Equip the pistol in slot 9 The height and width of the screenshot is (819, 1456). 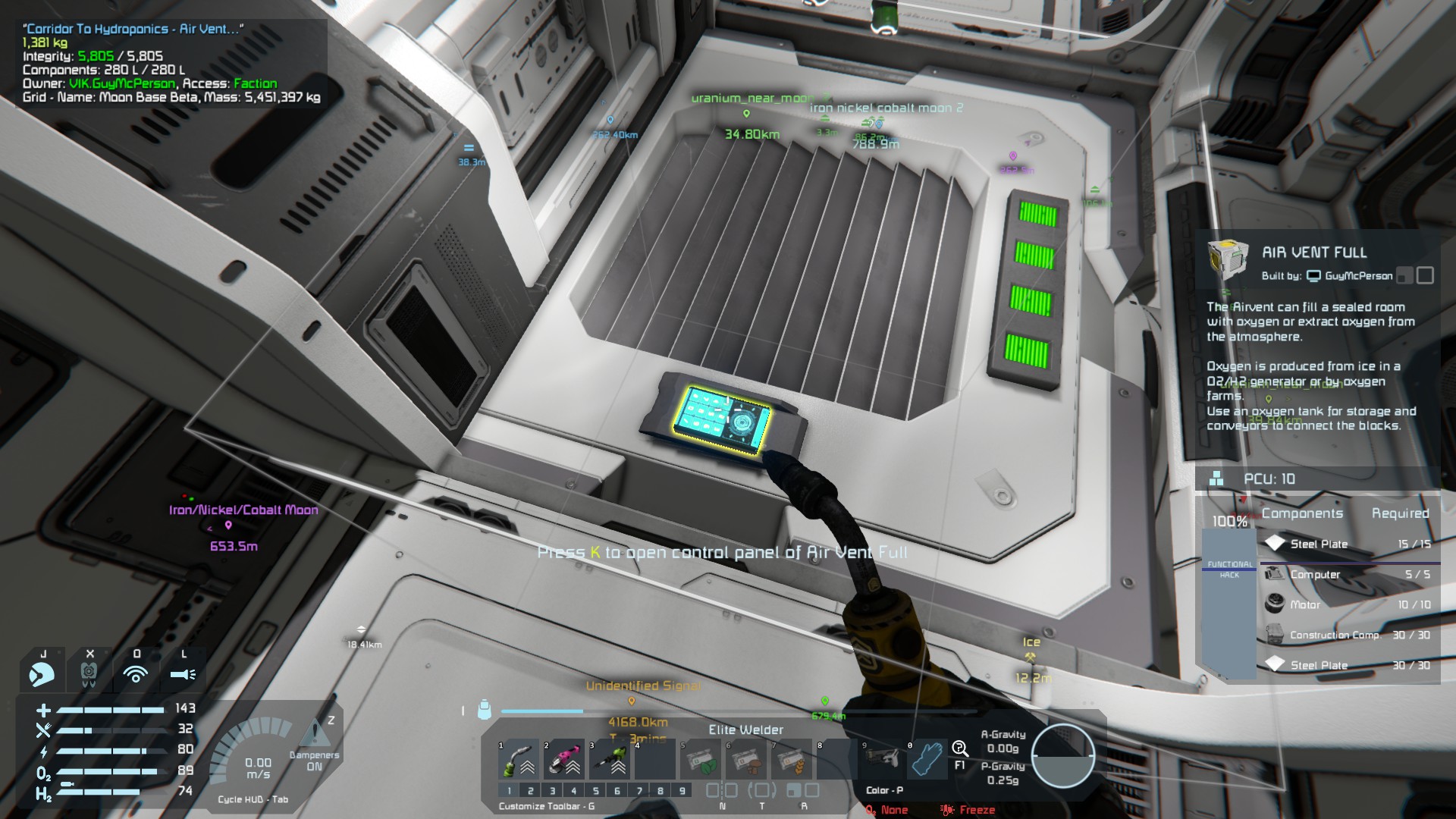(881, 759)
